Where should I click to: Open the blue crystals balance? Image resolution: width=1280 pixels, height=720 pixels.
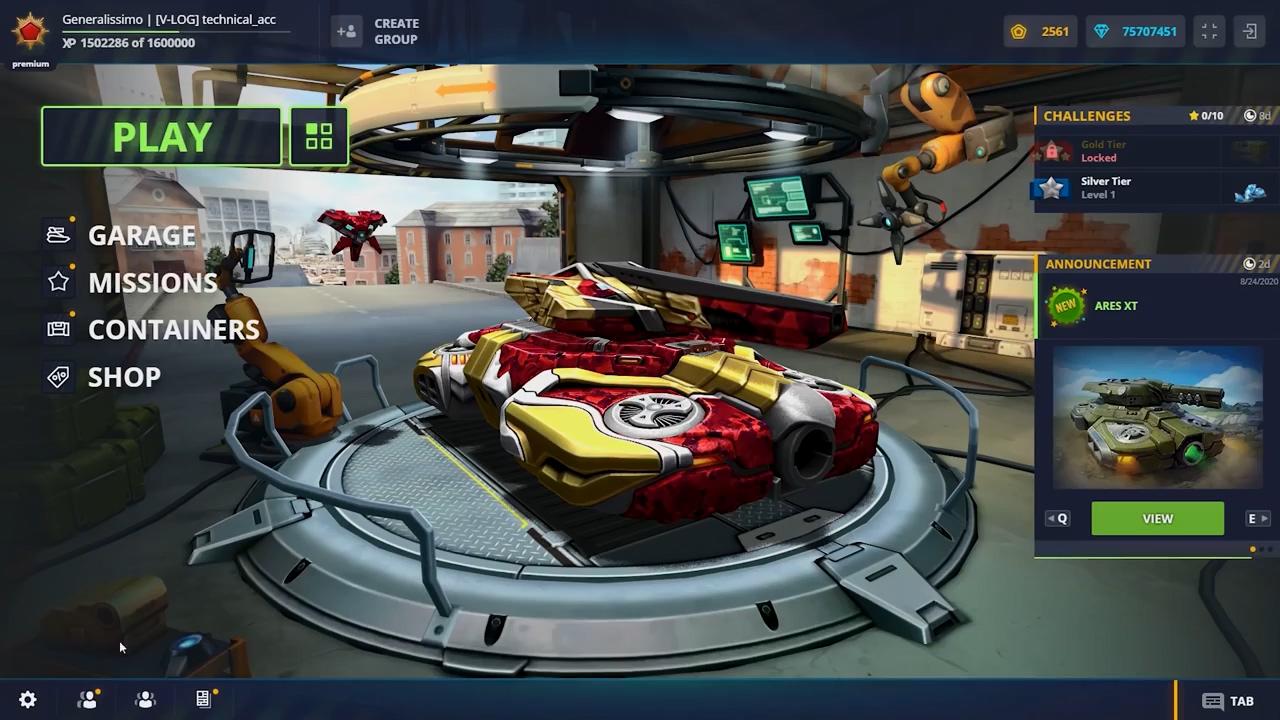tap(1135, 31)
